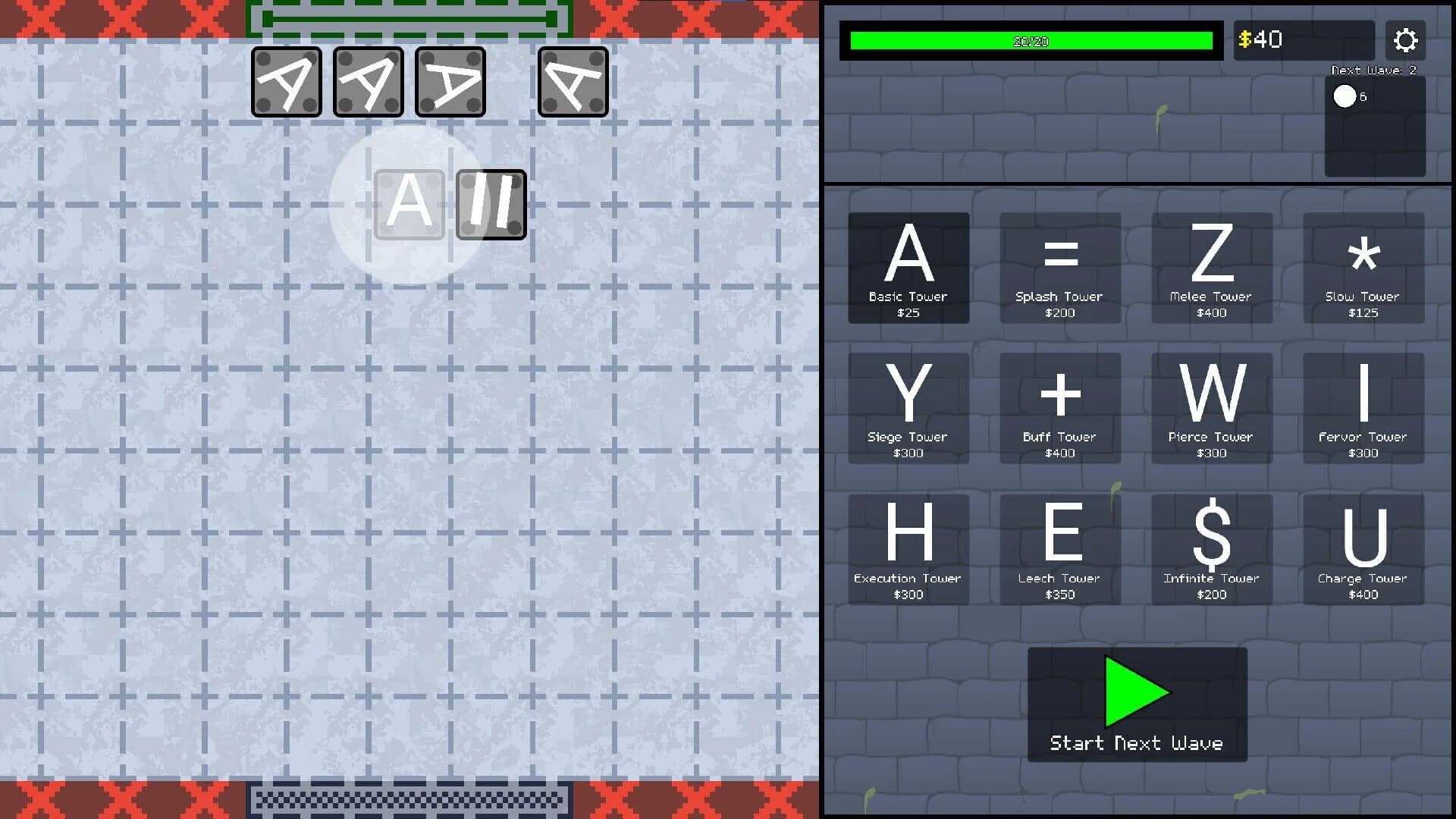Open the settings gear menu

coord(1406,40)
